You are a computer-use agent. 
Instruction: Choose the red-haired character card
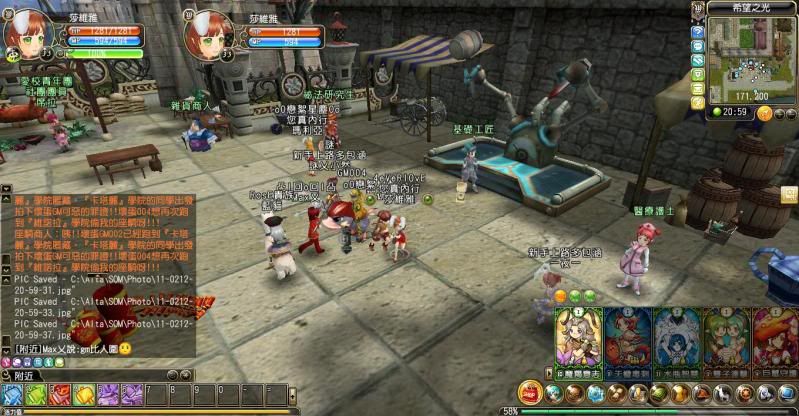coord(627,341)
